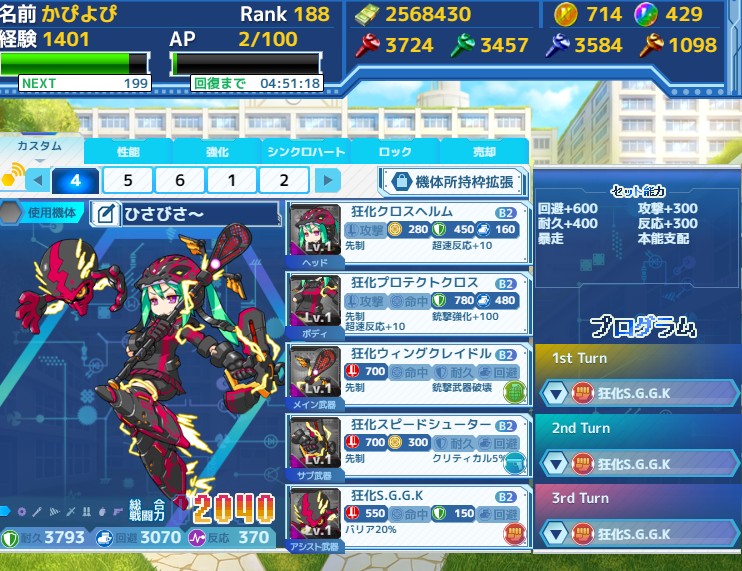Advance to the next loadout page arrow
Image resolution: width=742 pixels, height=571 pixels.
(x=327, y=181)
